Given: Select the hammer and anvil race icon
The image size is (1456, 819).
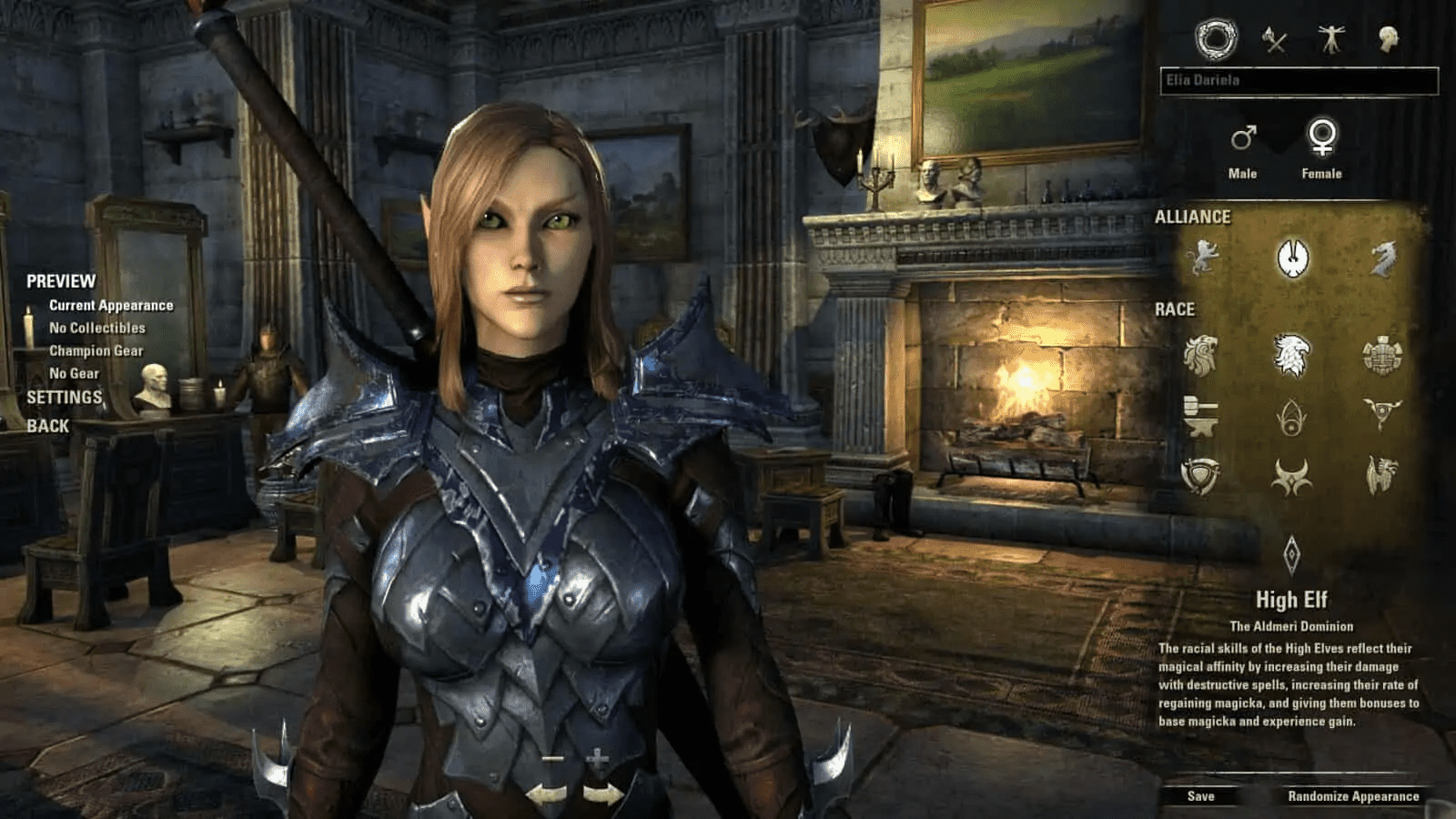Looking at the screenshot, I should tap(1200, 416).
